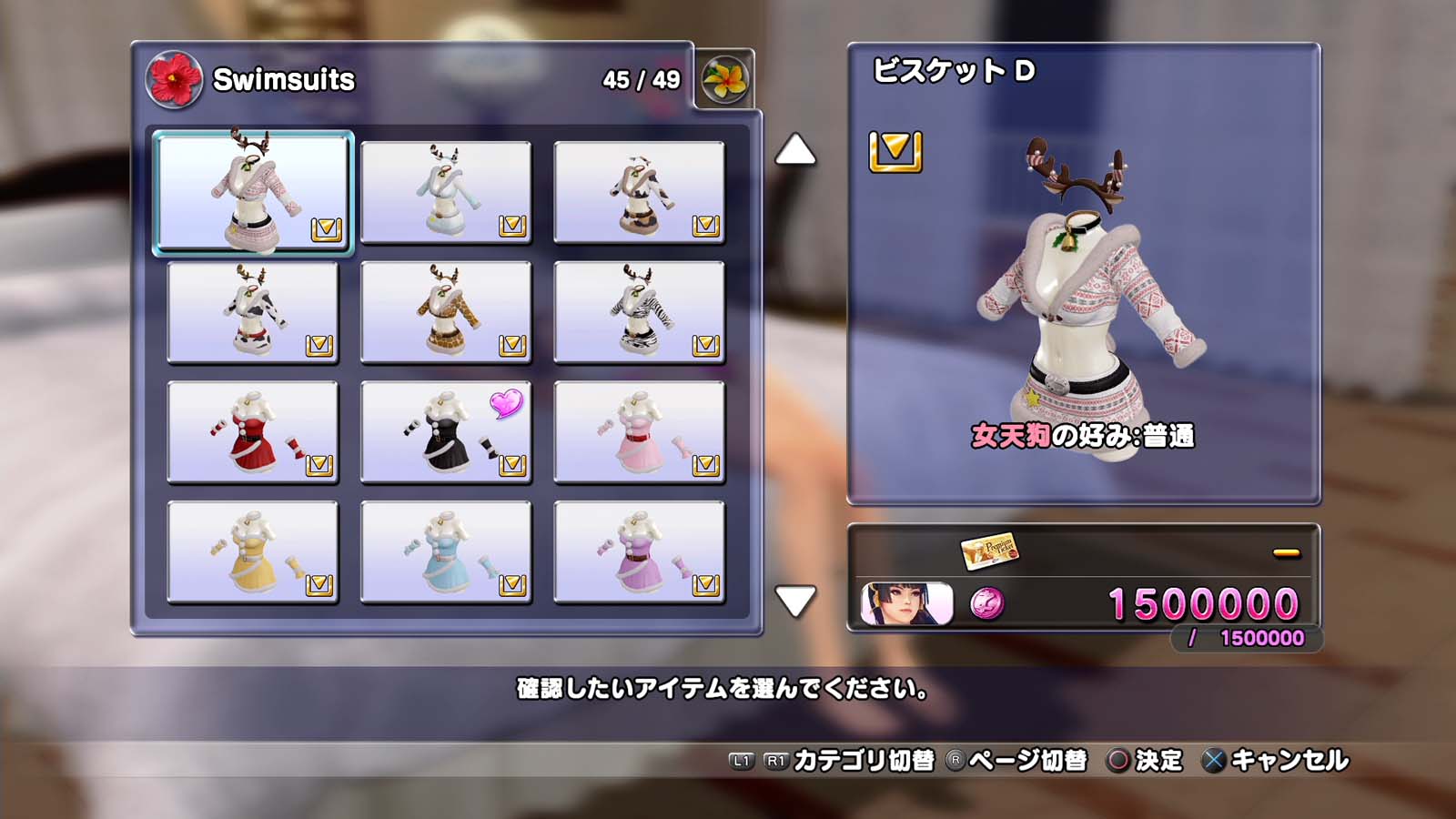Viewport: 1456px width, 819px height.
Task: Click the Premium Ticket icon
Action: 989,551
